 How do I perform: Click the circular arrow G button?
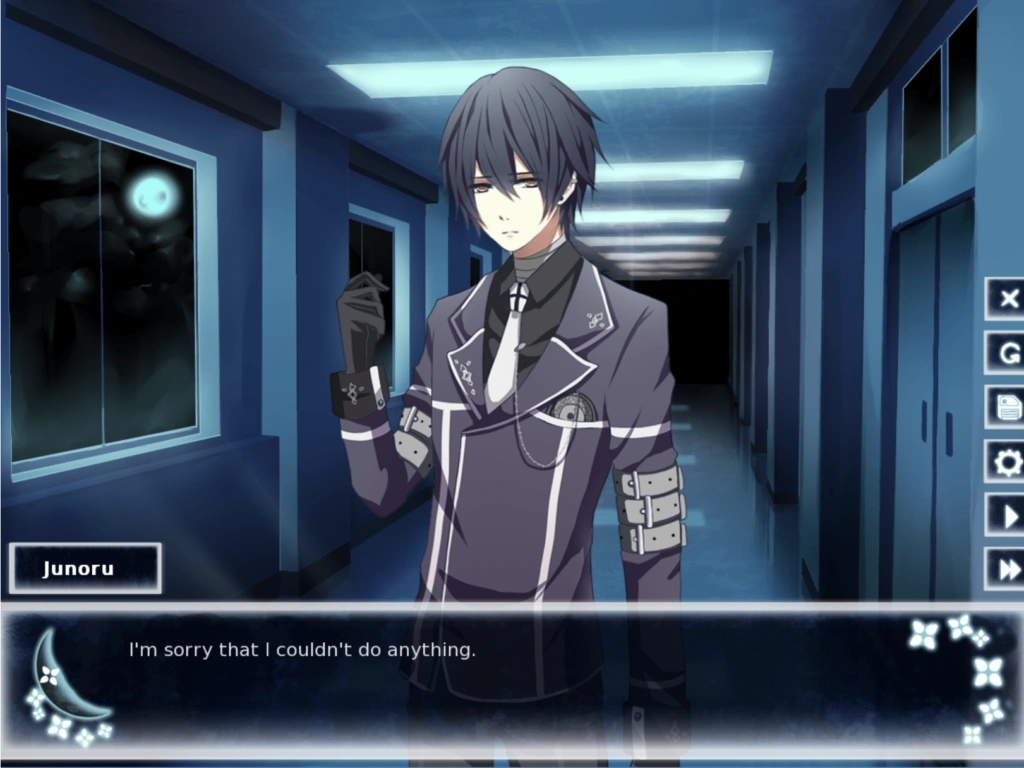pos(1008,352)
